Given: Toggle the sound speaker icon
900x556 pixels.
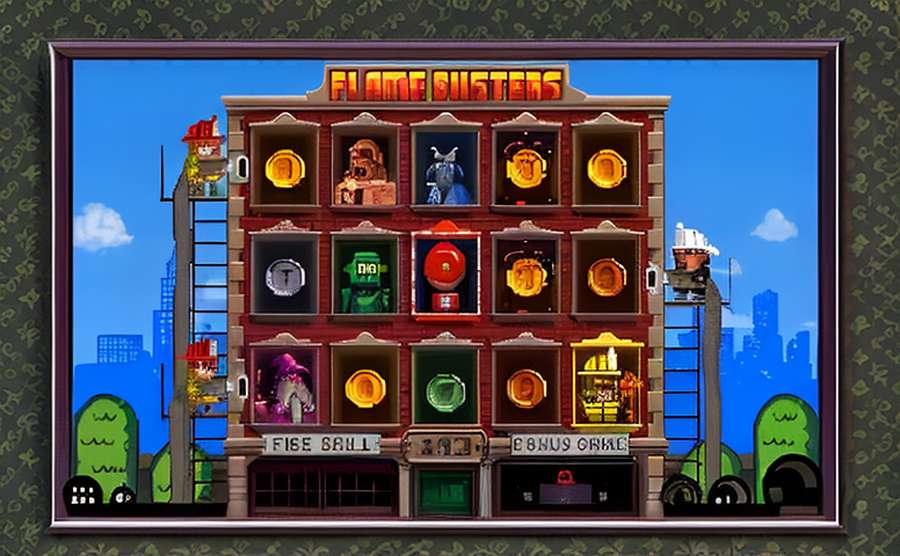Looking at the screenshot, I should point(122,494).
